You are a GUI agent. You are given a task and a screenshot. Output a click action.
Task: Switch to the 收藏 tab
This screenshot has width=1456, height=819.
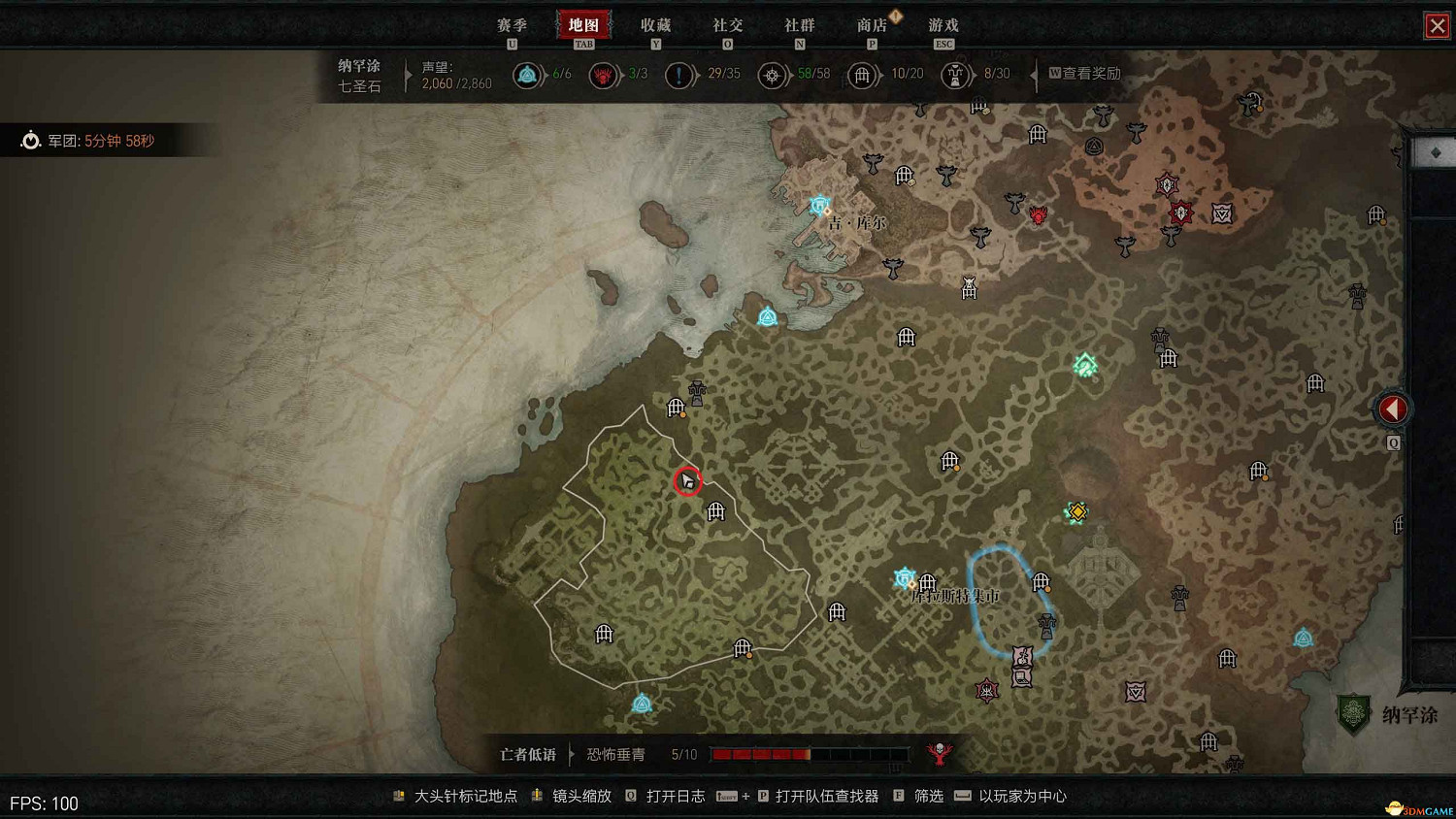click(x=656, y=24)
